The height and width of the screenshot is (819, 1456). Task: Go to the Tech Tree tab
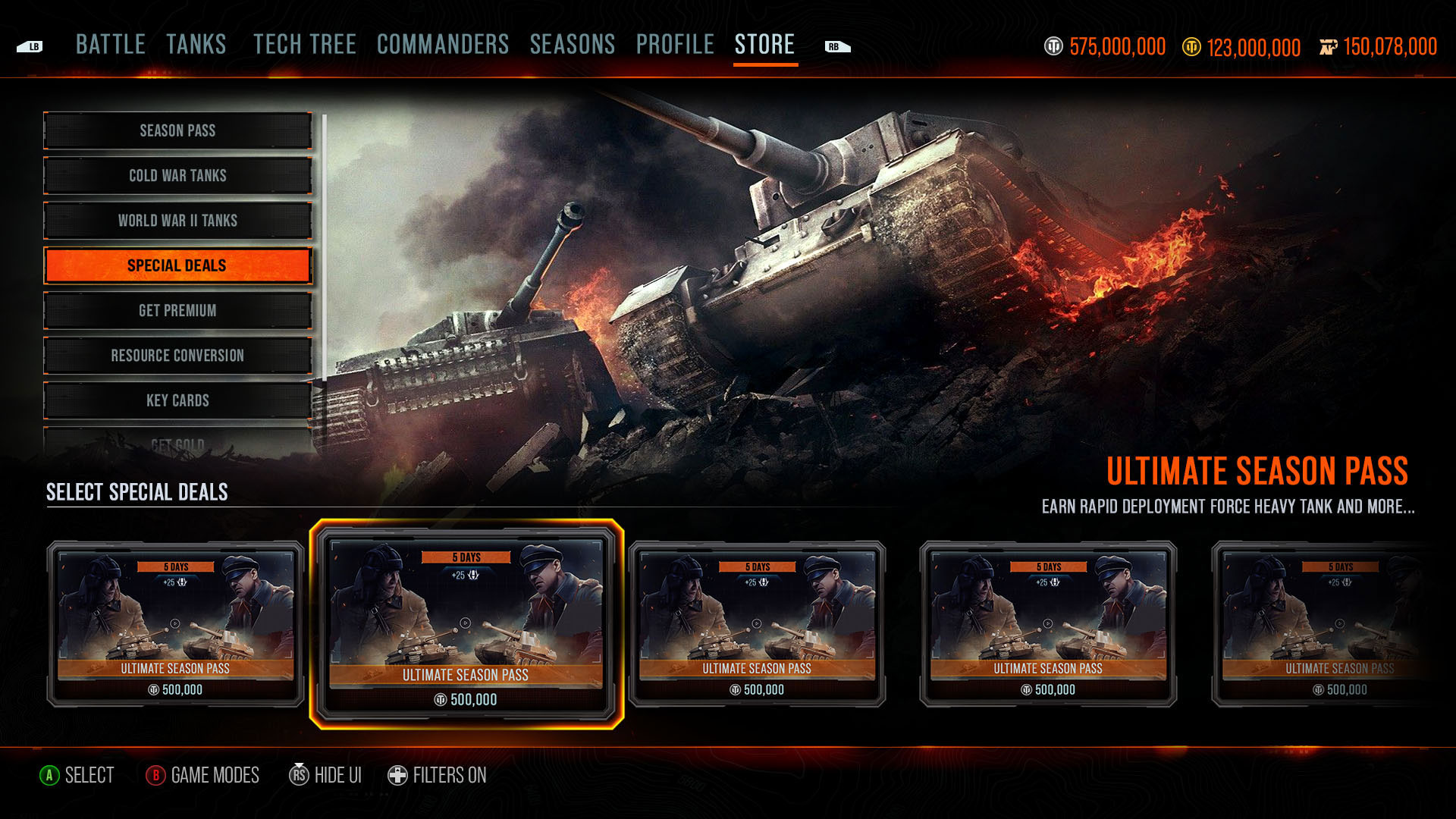[x=305, y=45]
